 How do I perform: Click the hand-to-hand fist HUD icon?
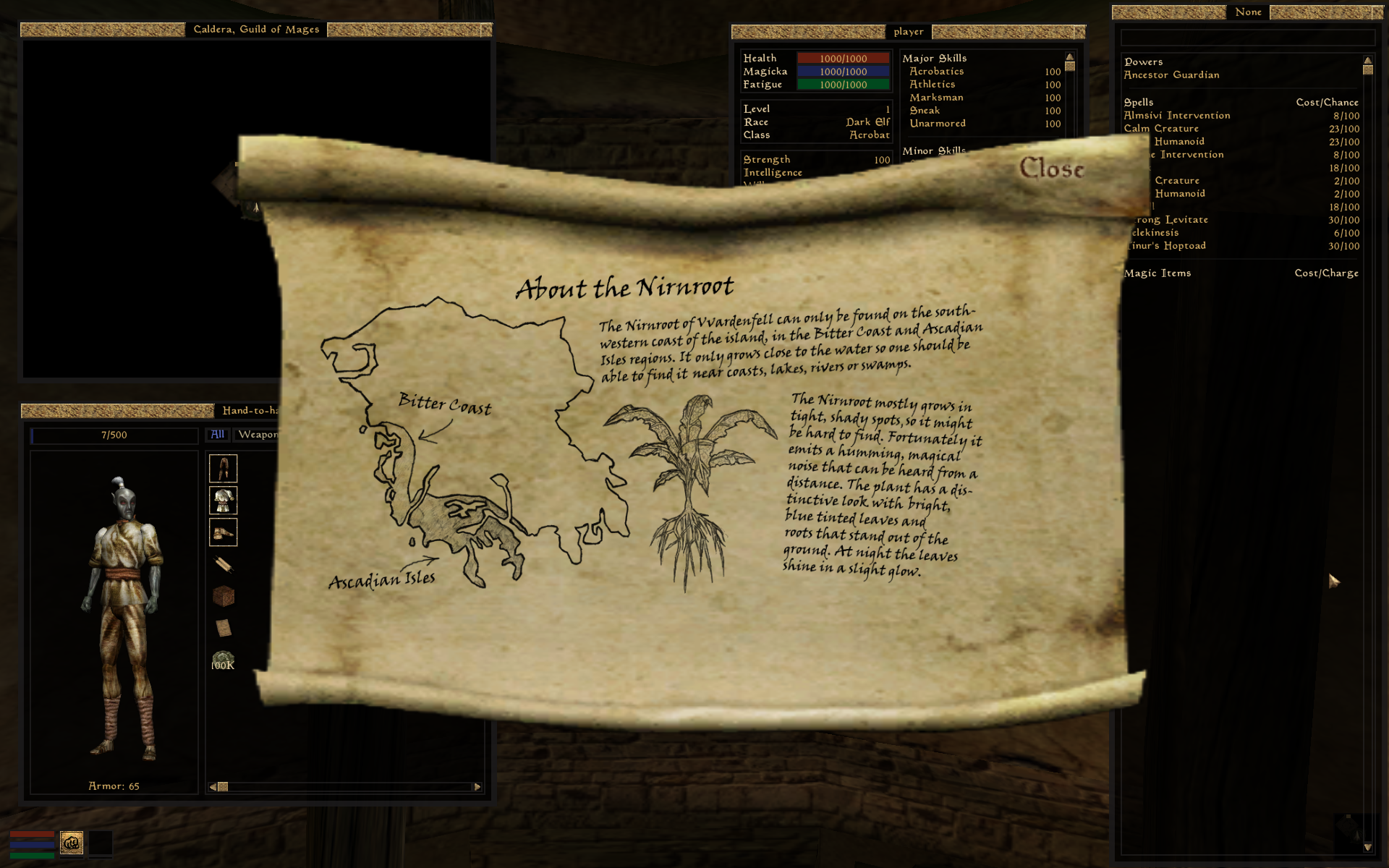pos(72,843)
